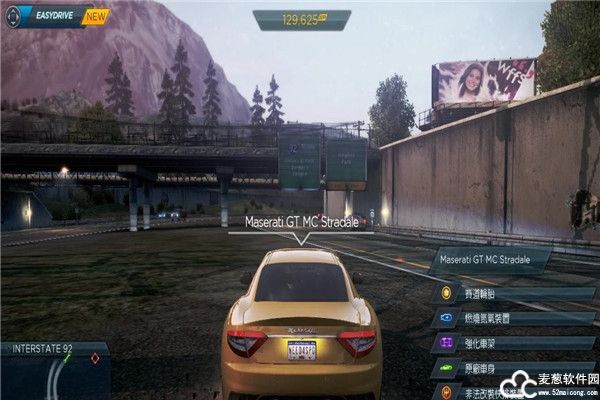Click the purple chassis icon

(446, 343)
